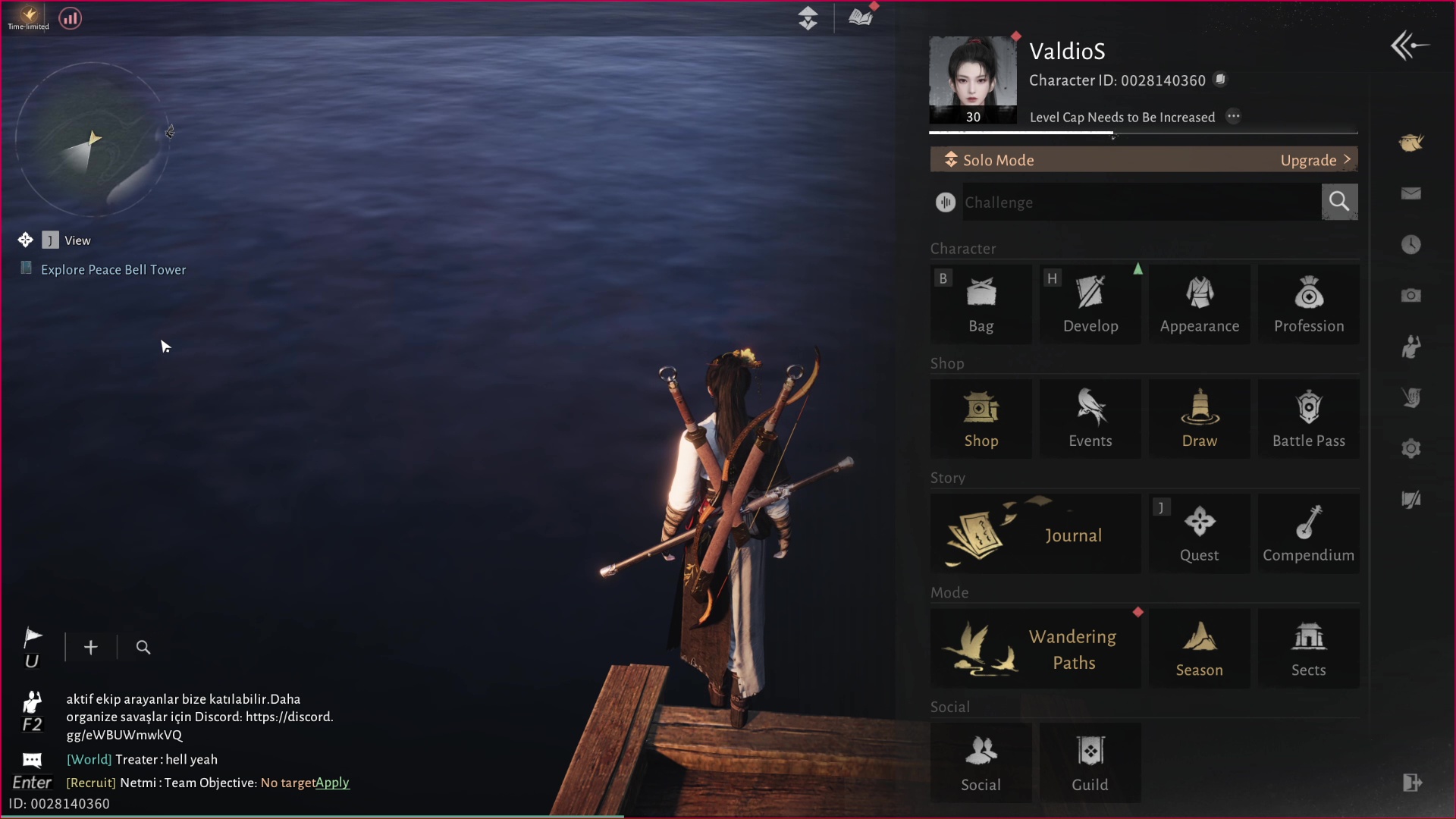The image size is (1456, 819).
Task: Open the Profession menu
Action: point(1308,304)
